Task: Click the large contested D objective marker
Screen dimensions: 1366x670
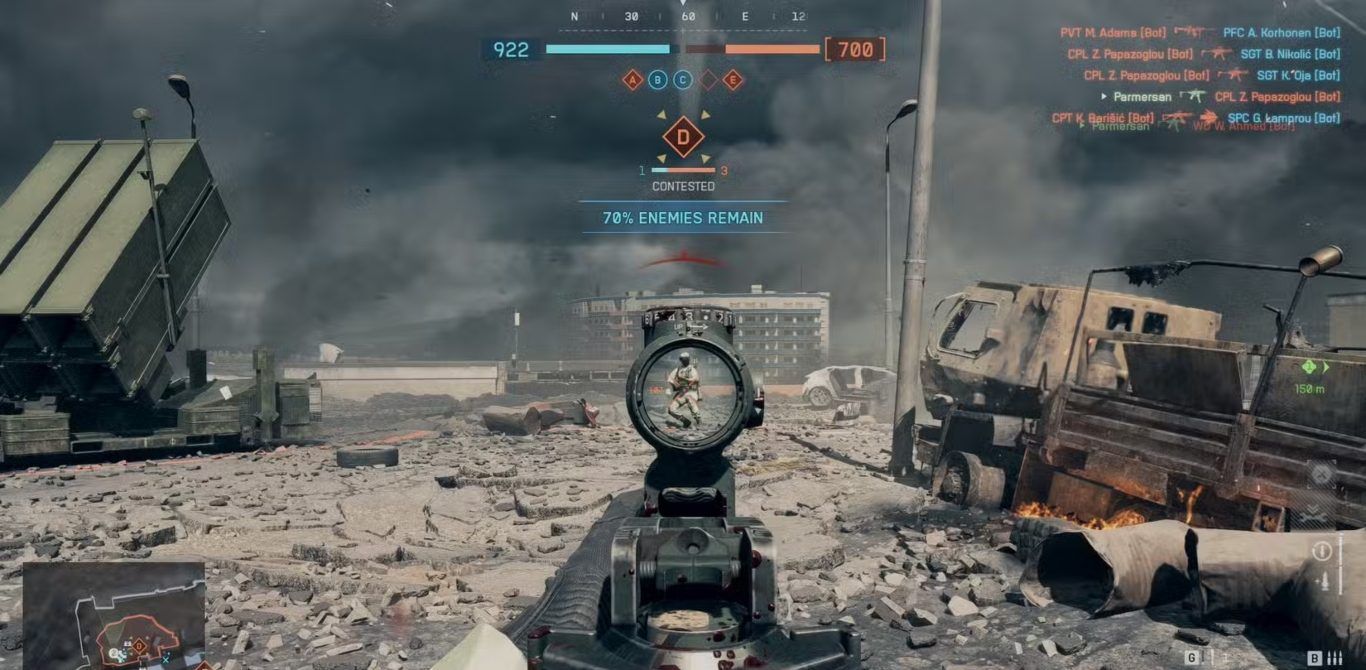Action: coord(683,137)
